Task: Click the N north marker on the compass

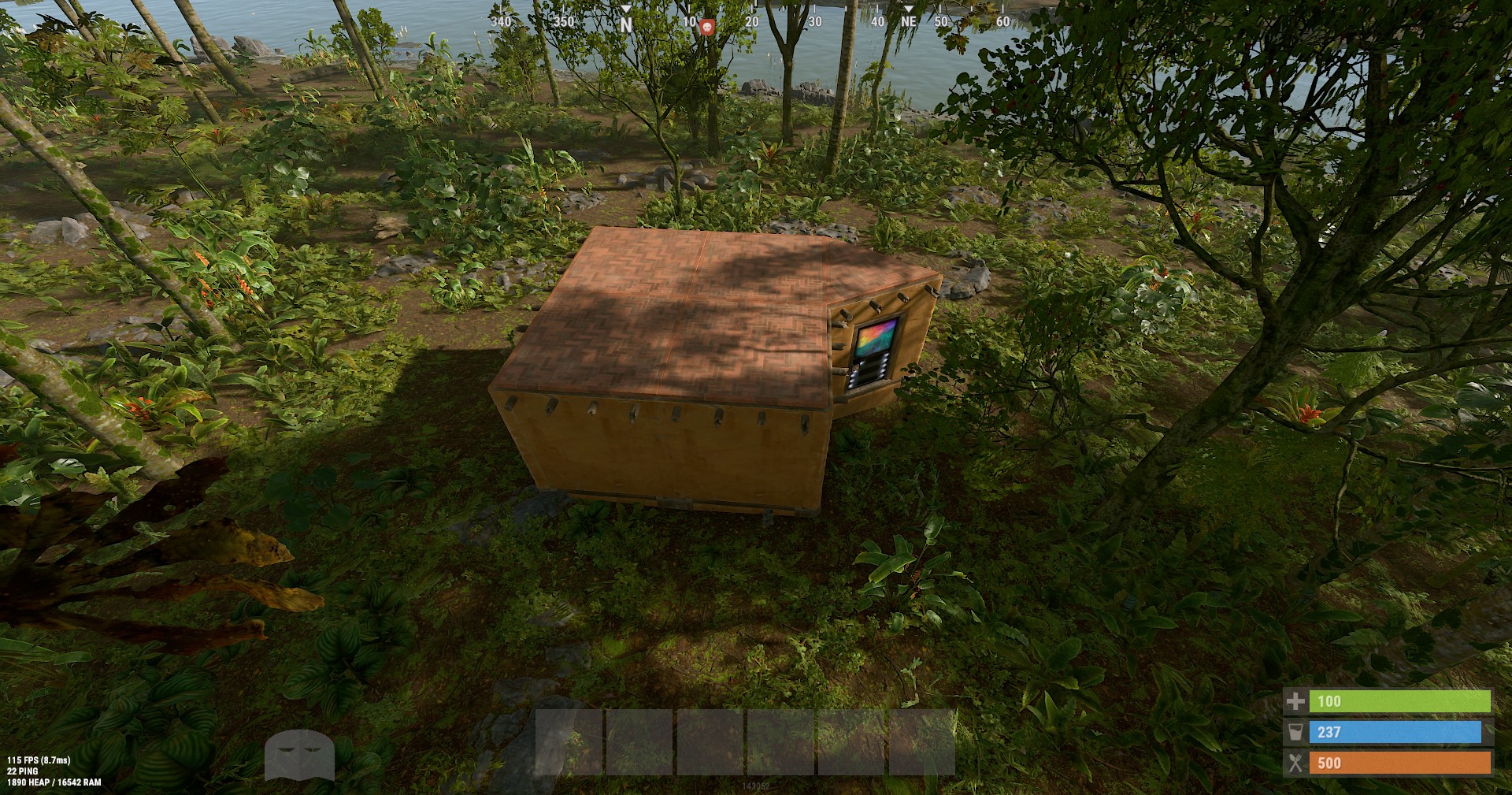Action: 624,24
